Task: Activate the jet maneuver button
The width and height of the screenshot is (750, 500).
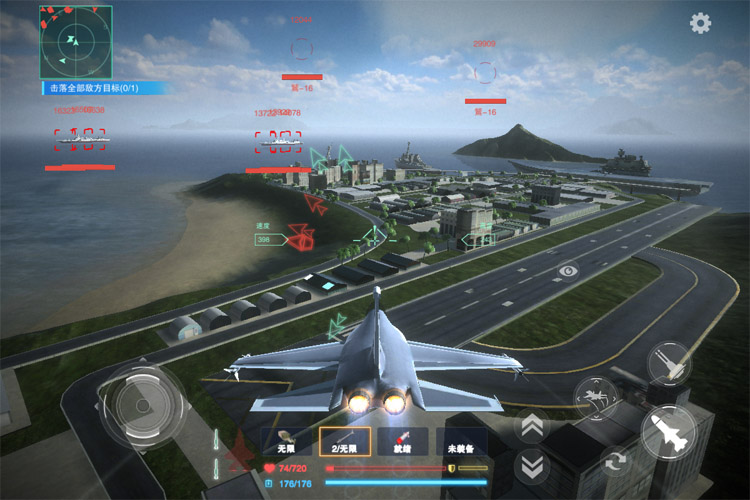Action: pyautogui.click(x=597, y=398)
